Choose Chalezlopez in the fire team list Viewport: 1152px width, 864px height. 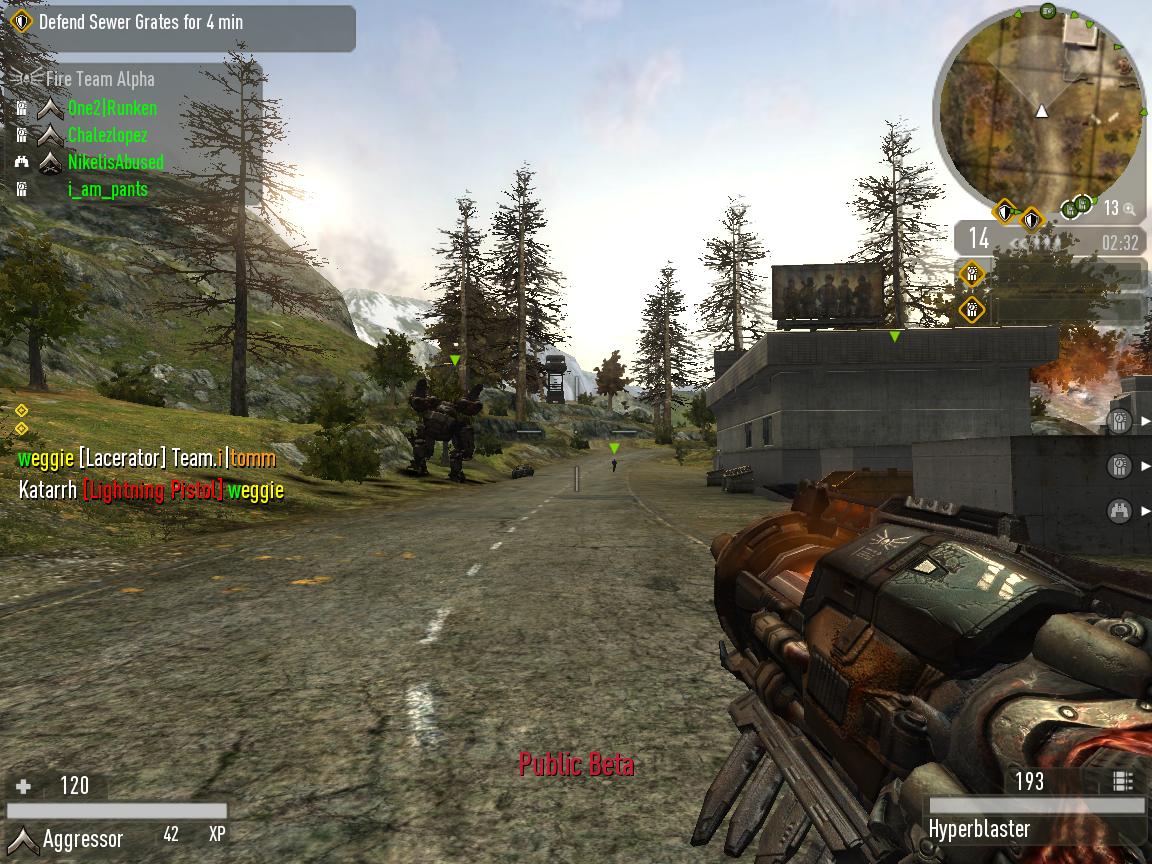[107, 135]
